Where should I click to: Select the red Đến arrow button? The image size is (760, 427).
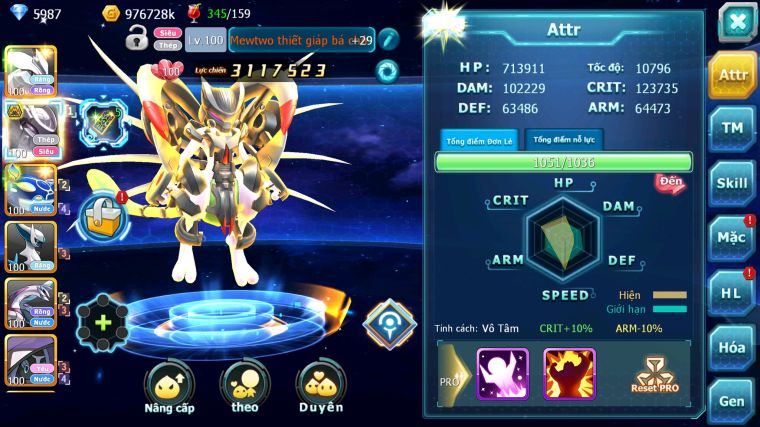coord(670,182)
